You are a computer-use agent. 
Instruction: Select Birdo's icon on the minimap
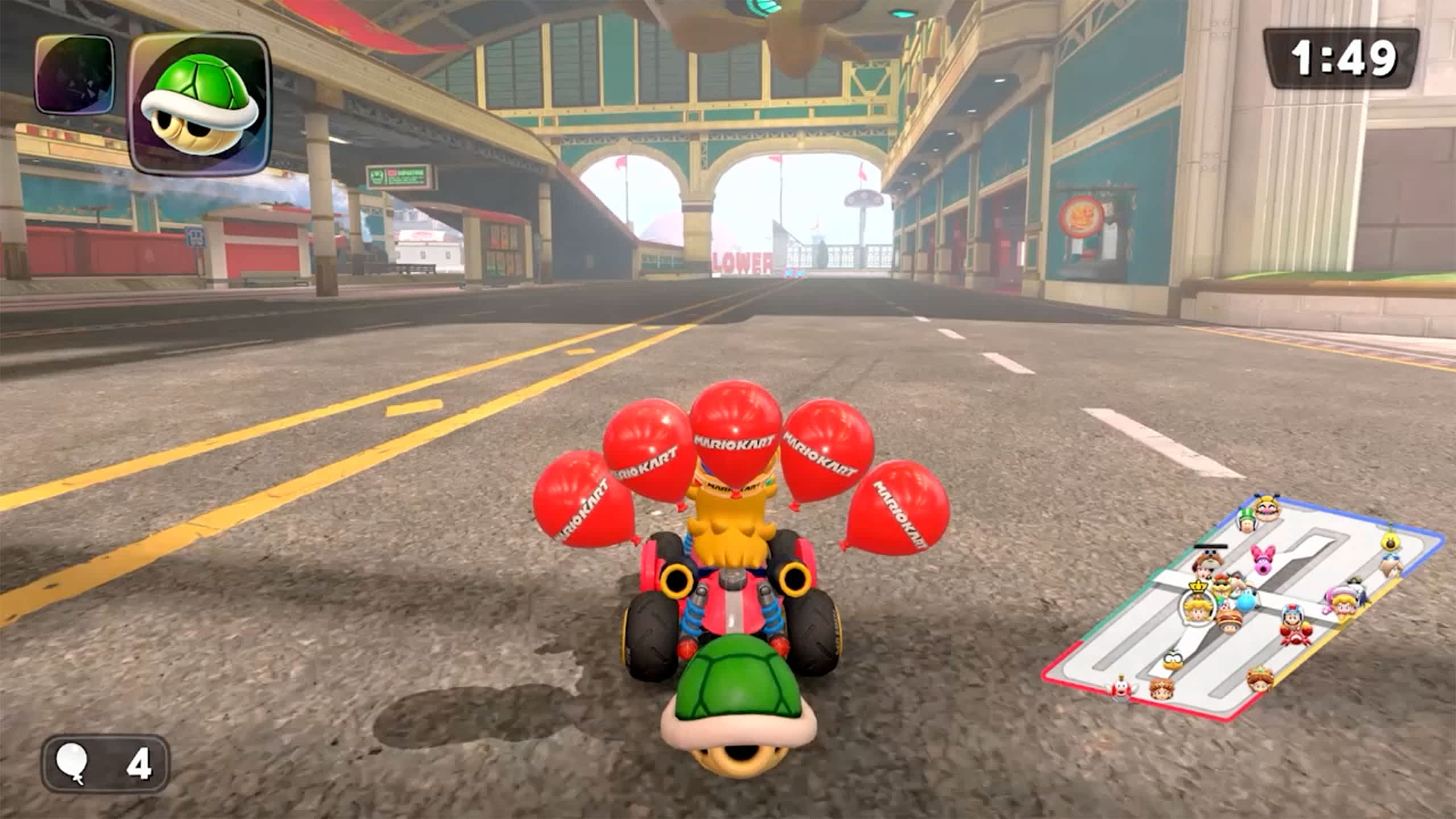(x=1261, y=560)
